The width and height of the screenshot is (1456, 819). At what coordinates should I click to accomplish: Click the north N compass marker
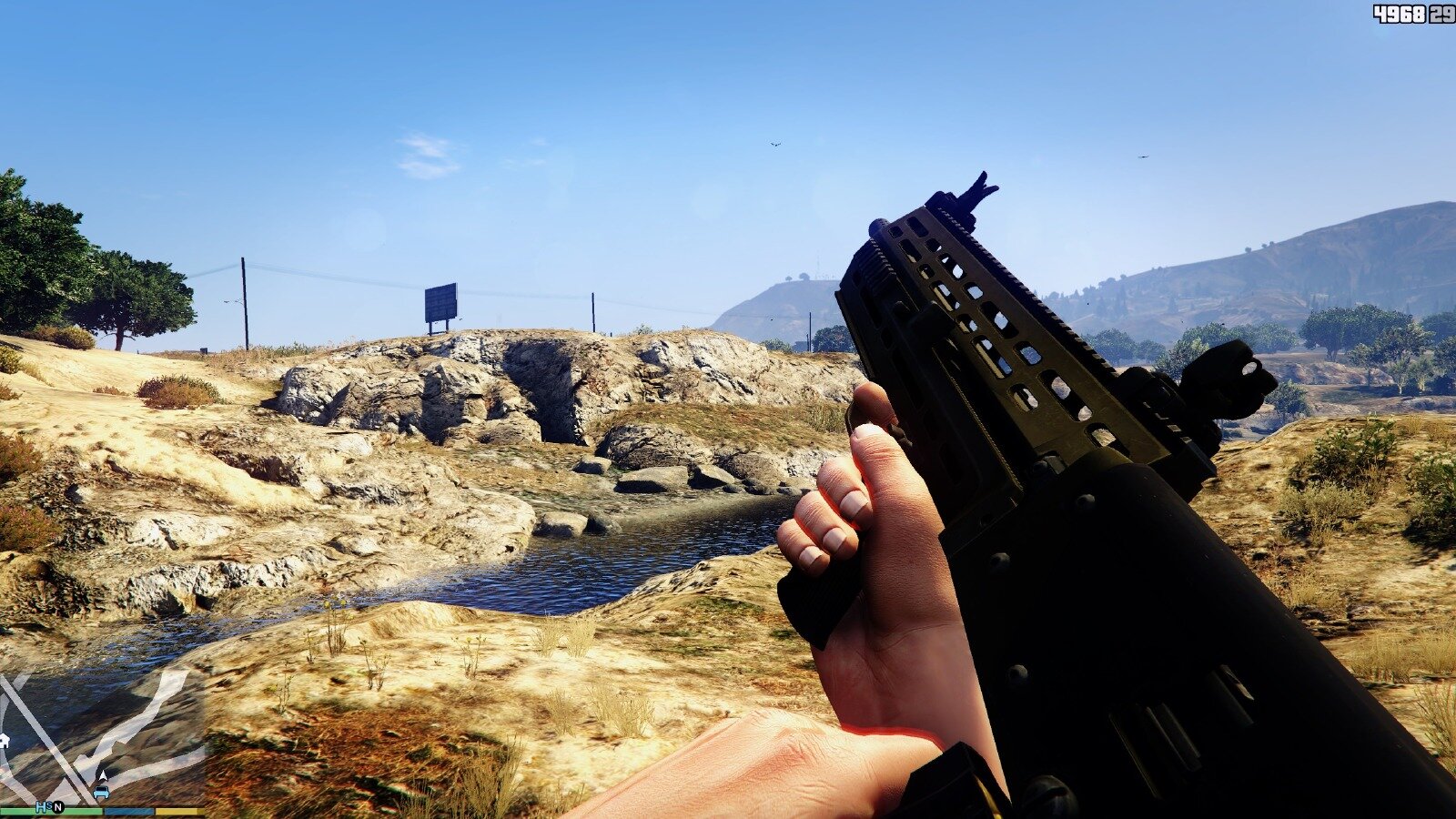pos(58,806)
